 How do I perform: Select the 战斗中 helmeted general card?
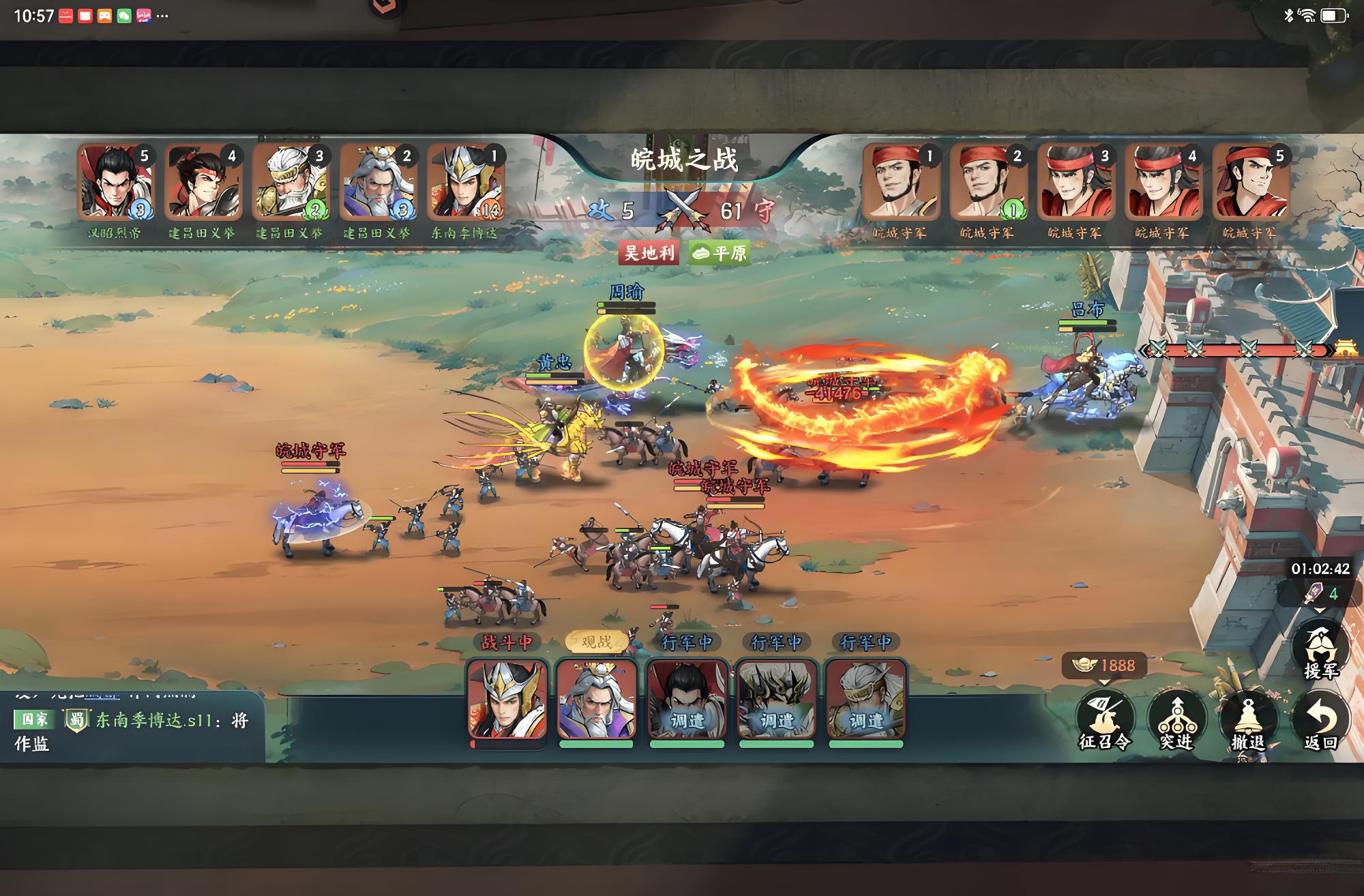click(507, 700)
